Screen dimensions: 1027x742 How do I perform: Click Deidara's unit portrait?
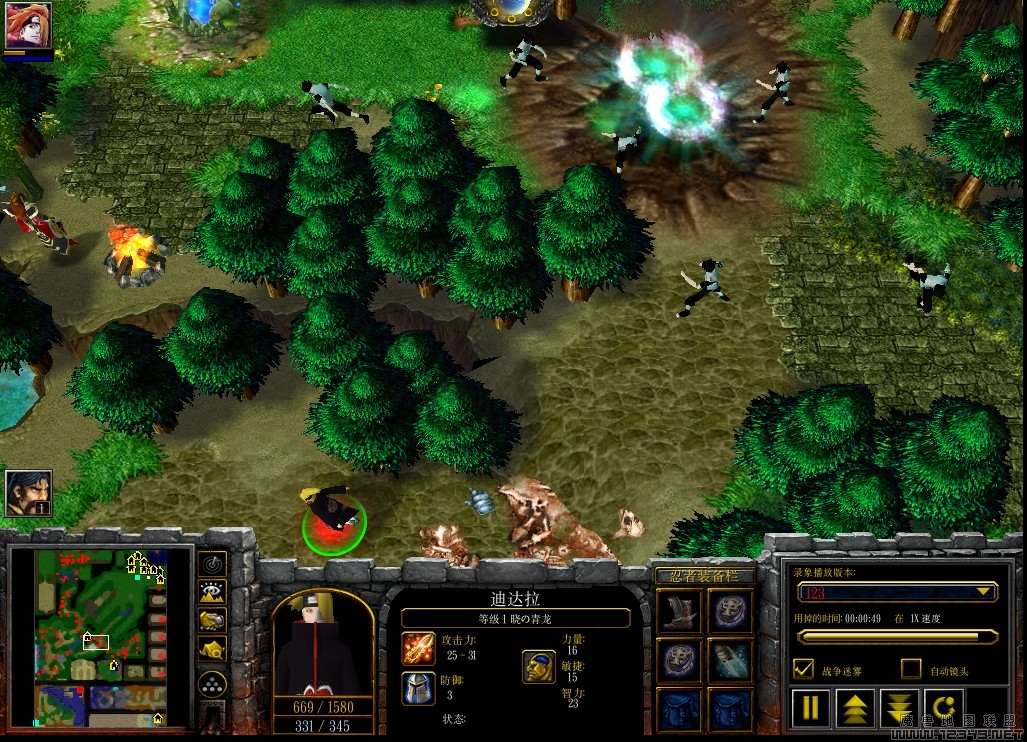(x=322, y=642)
